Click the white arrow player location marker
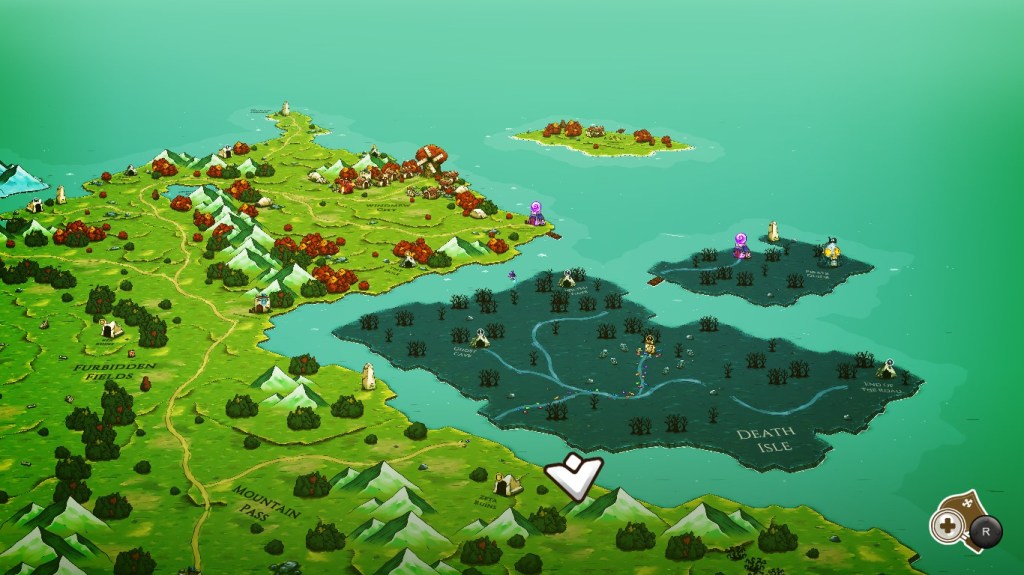This screenshot has width=1024, height=575. pyautogui.click(x=573, y=476)
